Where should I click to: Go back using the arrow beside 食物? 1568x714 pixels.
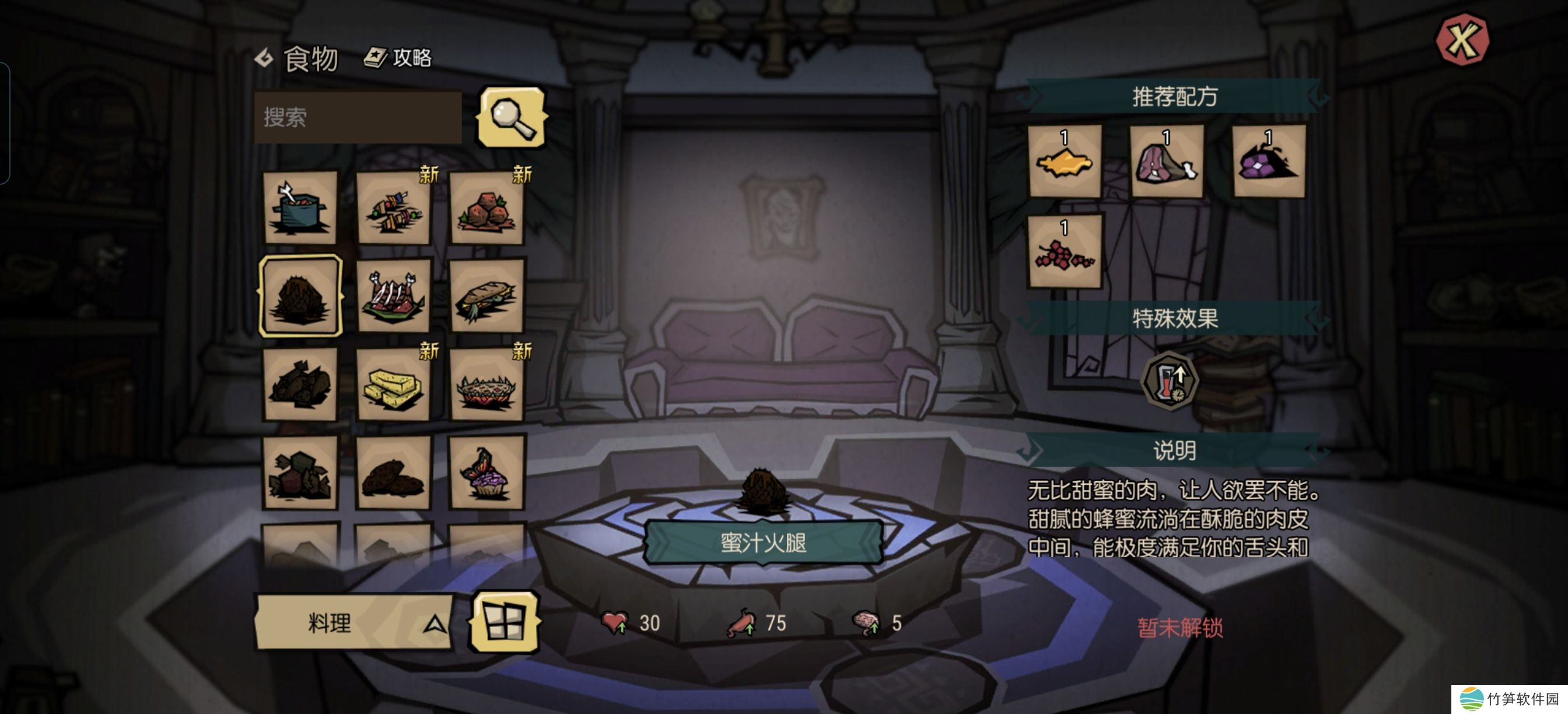(264, 58)
